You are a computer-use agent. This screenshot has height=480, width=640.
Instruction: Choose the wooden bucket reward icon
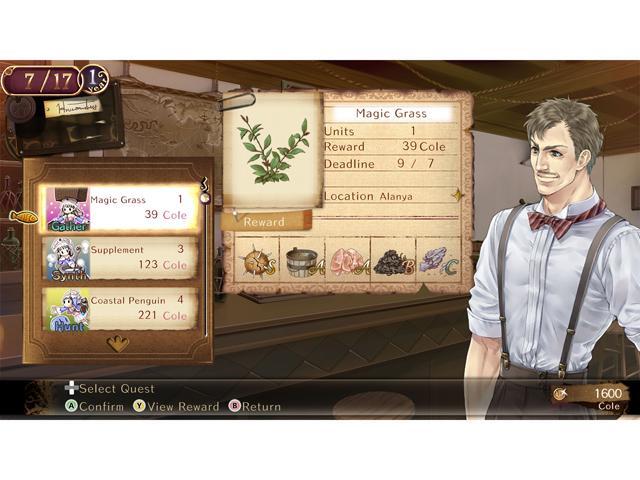pos(301,262)
